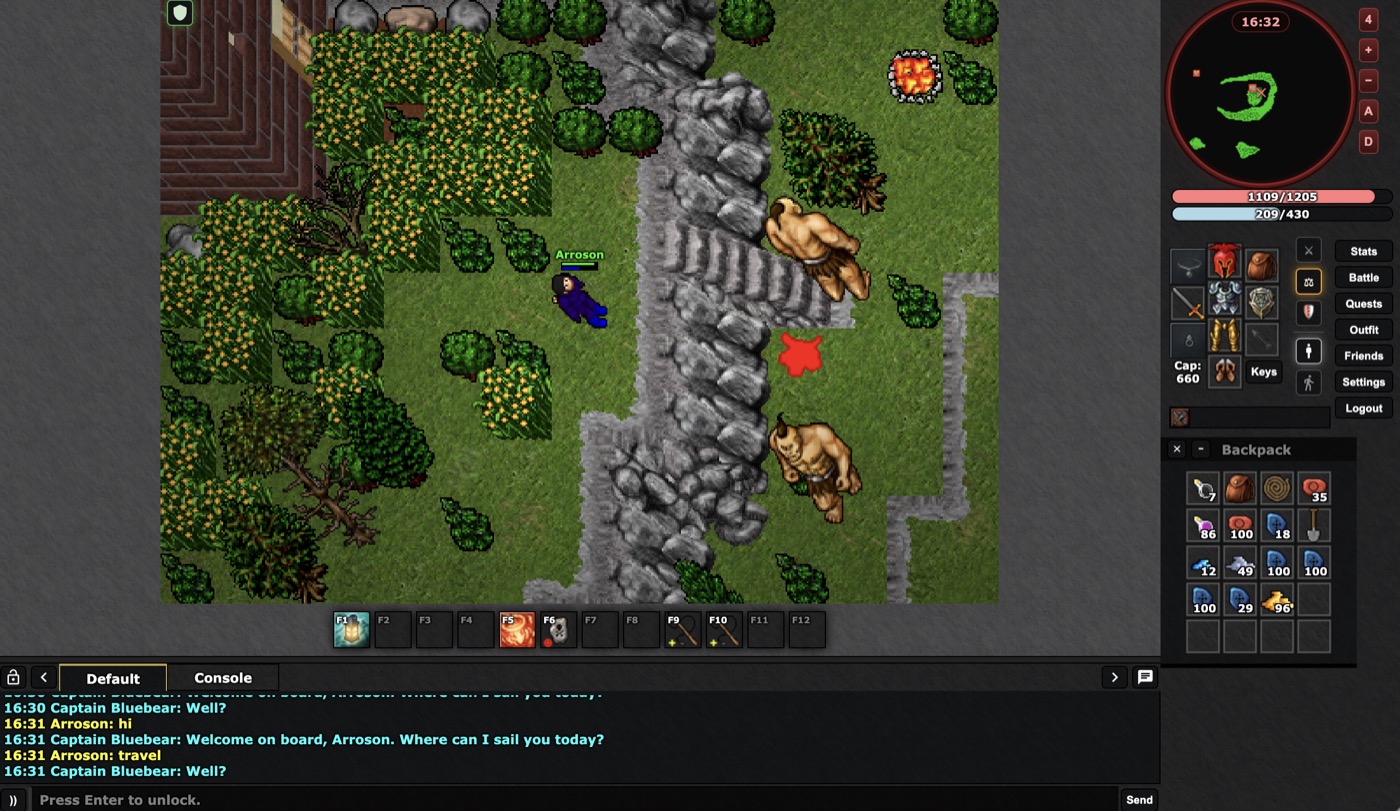This screenshot has height=811, width=1400.
Task: Switch to the chase opponent stance icon
Action: [1308, 381]
